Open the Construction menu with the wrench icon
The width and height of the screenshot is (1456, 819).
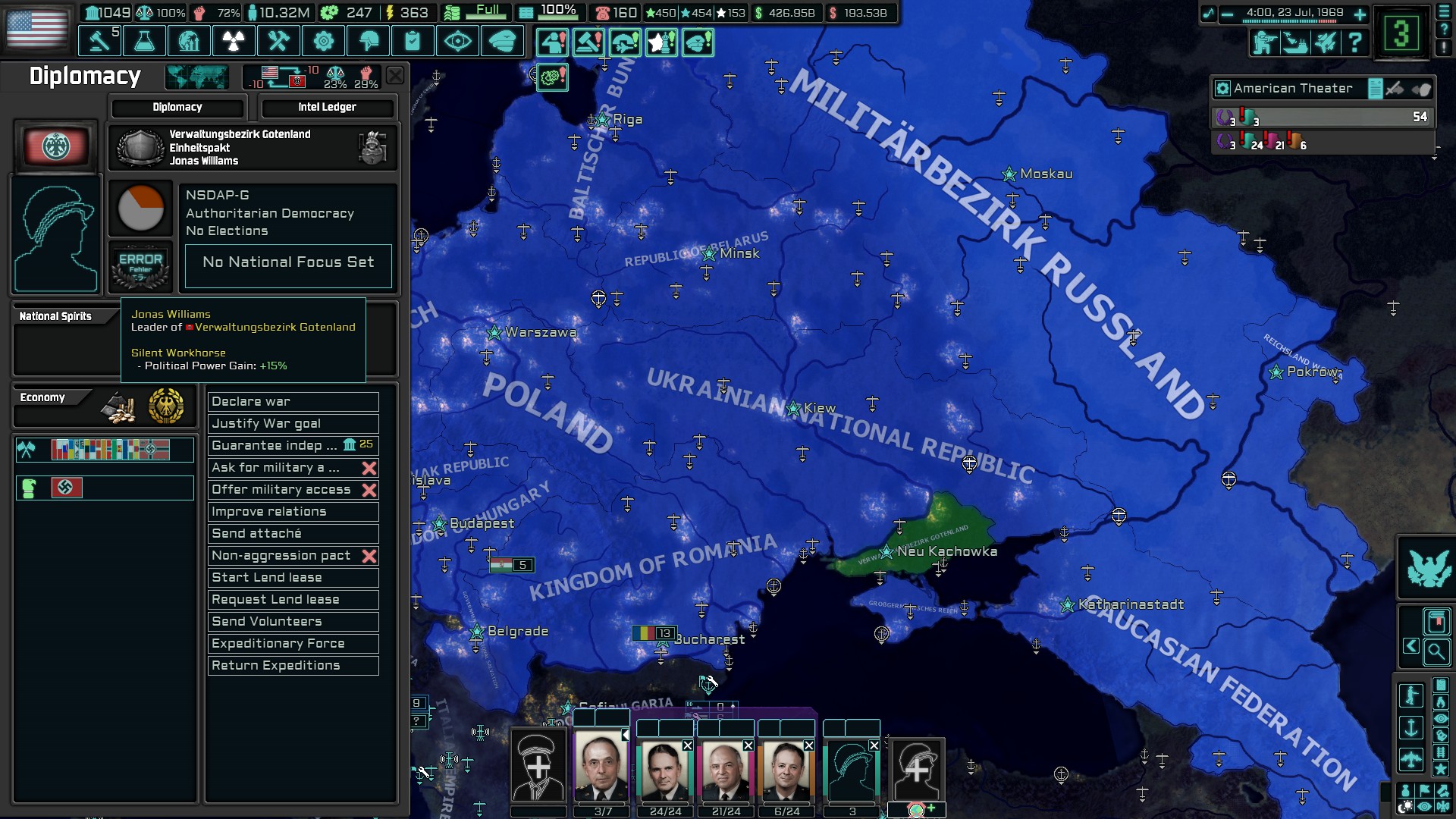[278, 42]
